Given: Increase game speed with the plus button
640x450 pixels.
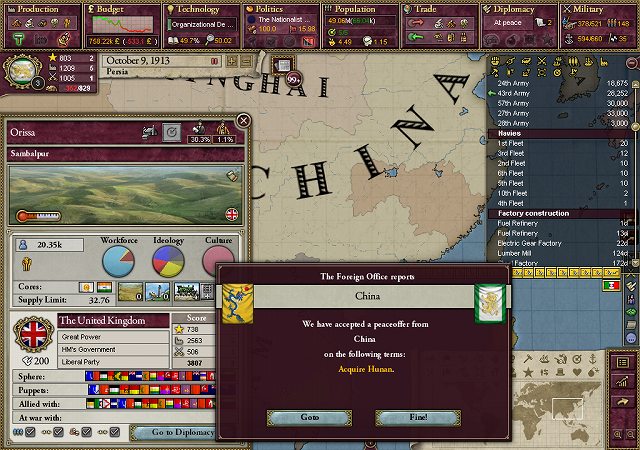Looking at the screenshot, I should 231,62.
